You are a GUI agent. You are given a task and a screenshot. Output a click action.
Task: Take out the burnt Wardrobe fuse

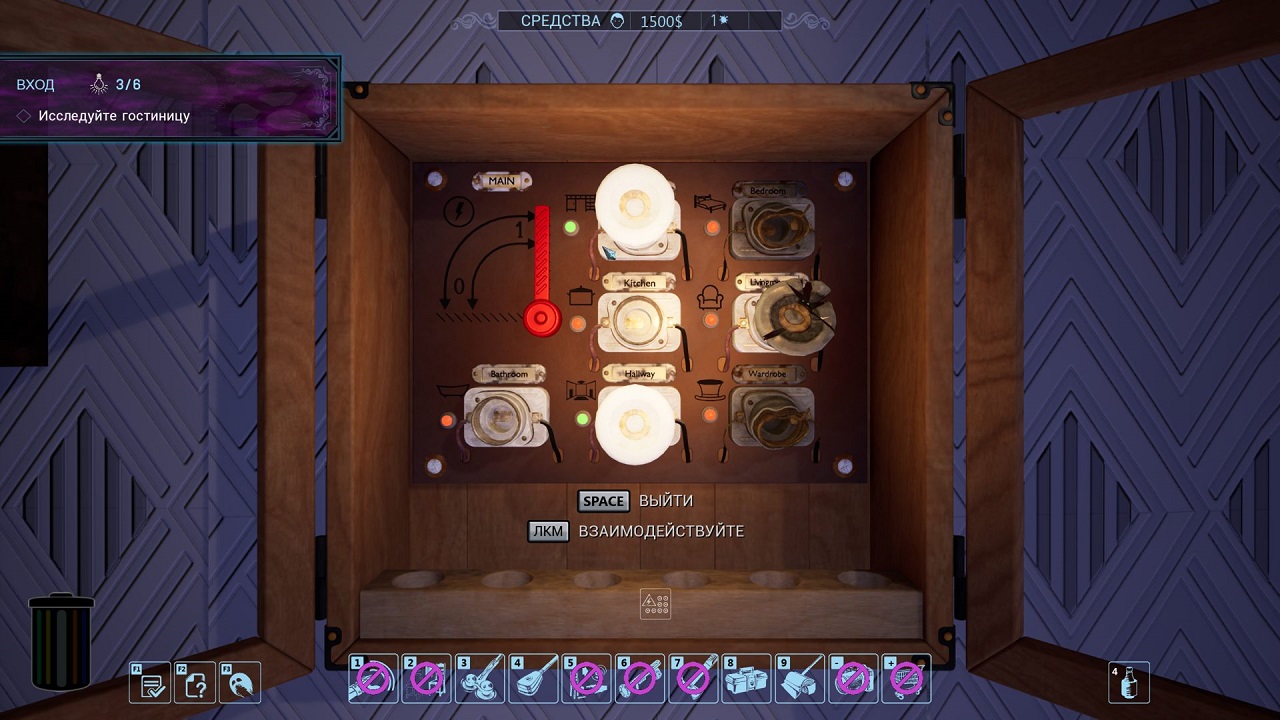tap(772, 418)
